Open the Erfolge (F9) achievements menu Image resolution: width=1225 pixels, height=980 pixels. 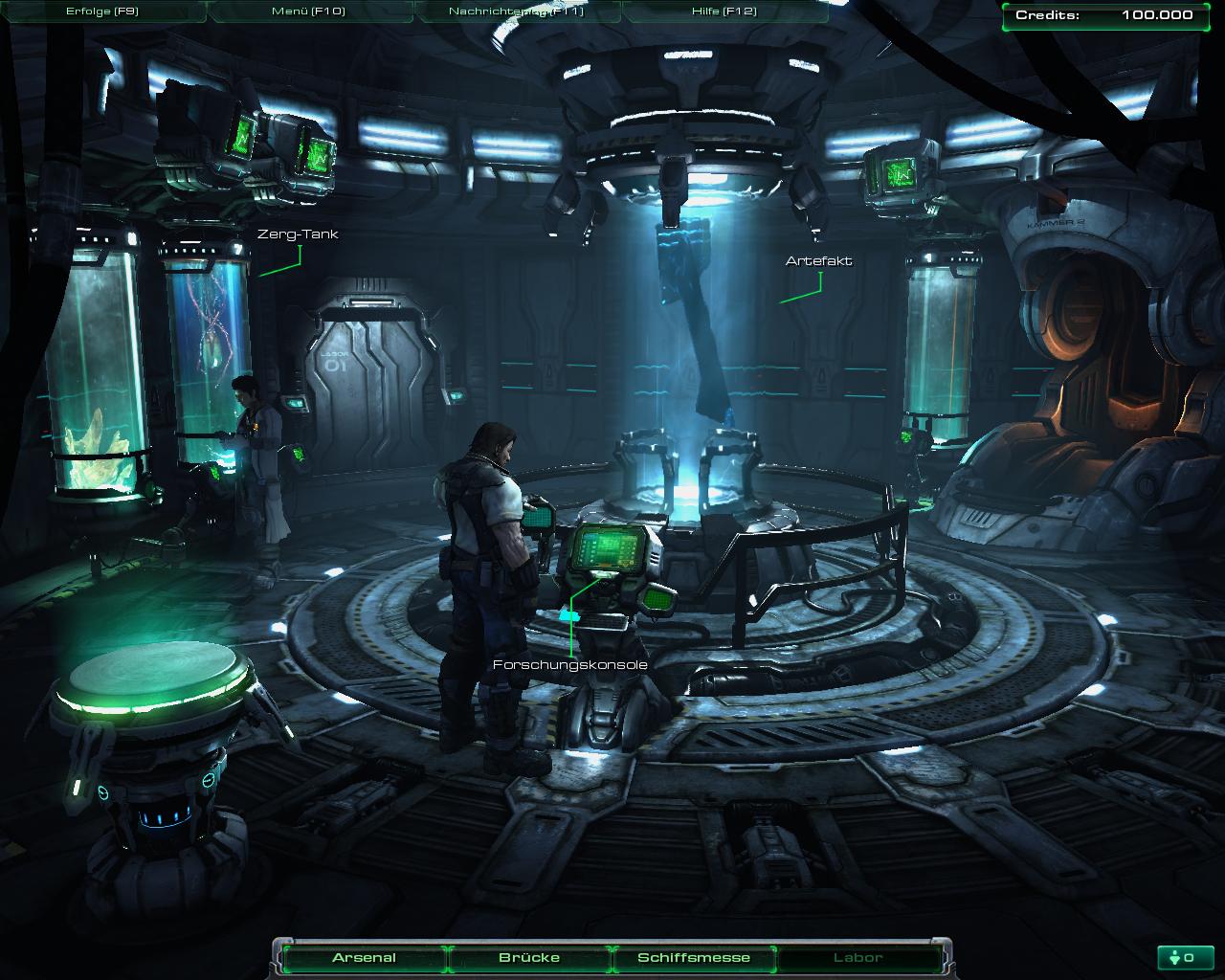[x=102, y=11]
